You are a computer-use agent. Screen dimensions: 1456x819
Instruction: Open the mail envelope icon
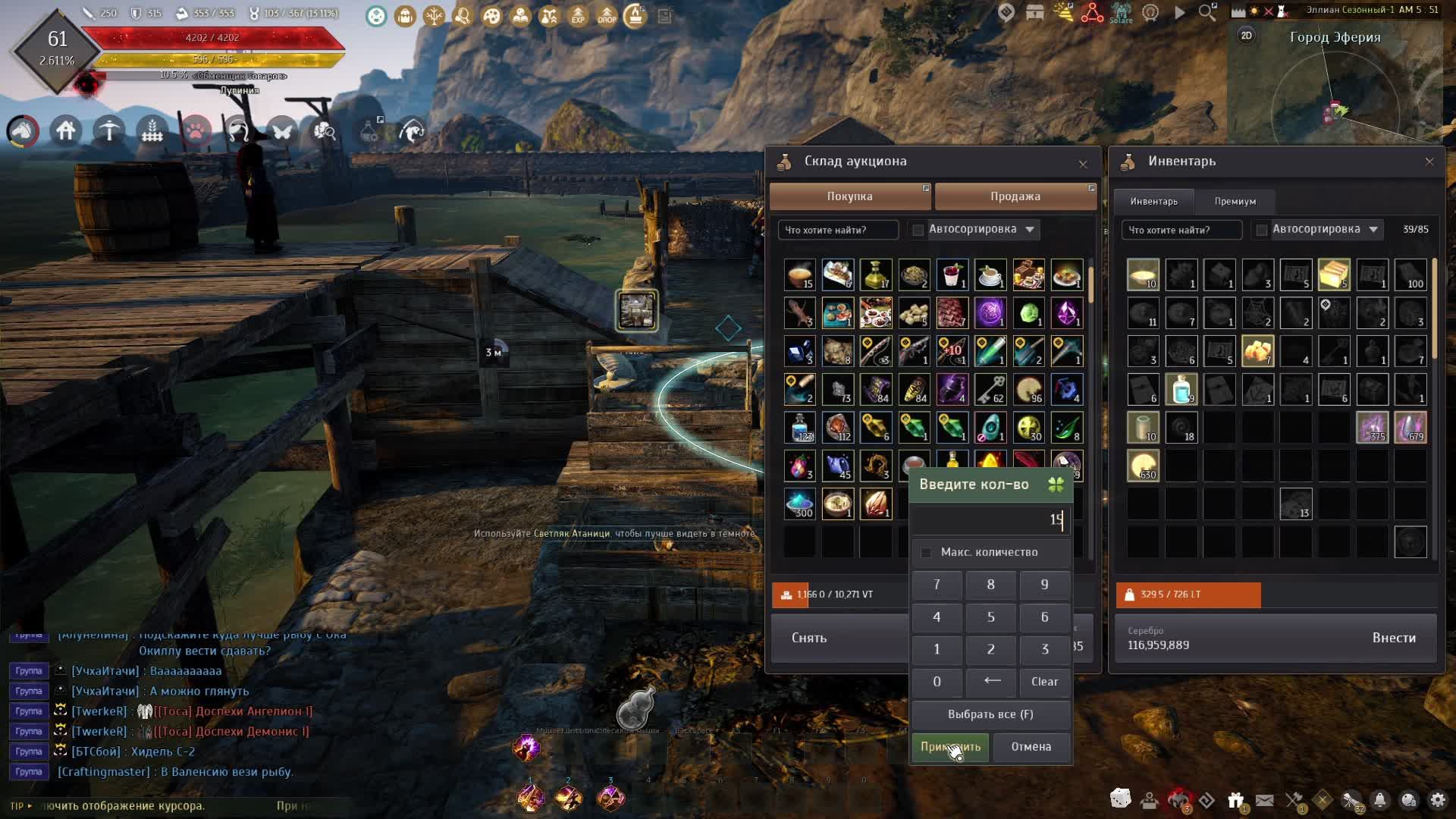[x=1264, y=800]
